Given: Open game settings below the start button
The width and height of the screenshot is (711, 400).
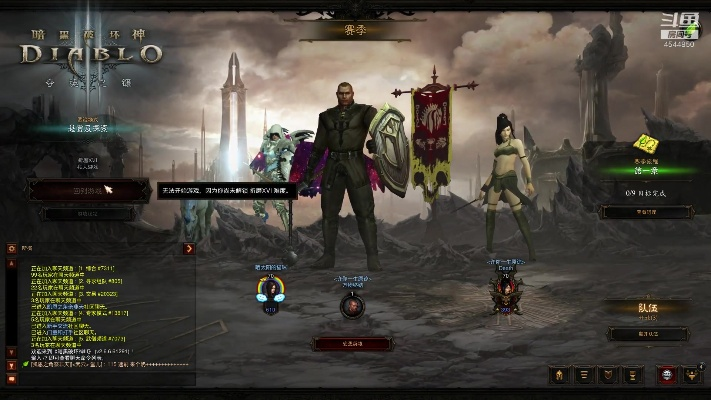Looking at the screenshot, I should pyautogui.click(x=88, y=214).
